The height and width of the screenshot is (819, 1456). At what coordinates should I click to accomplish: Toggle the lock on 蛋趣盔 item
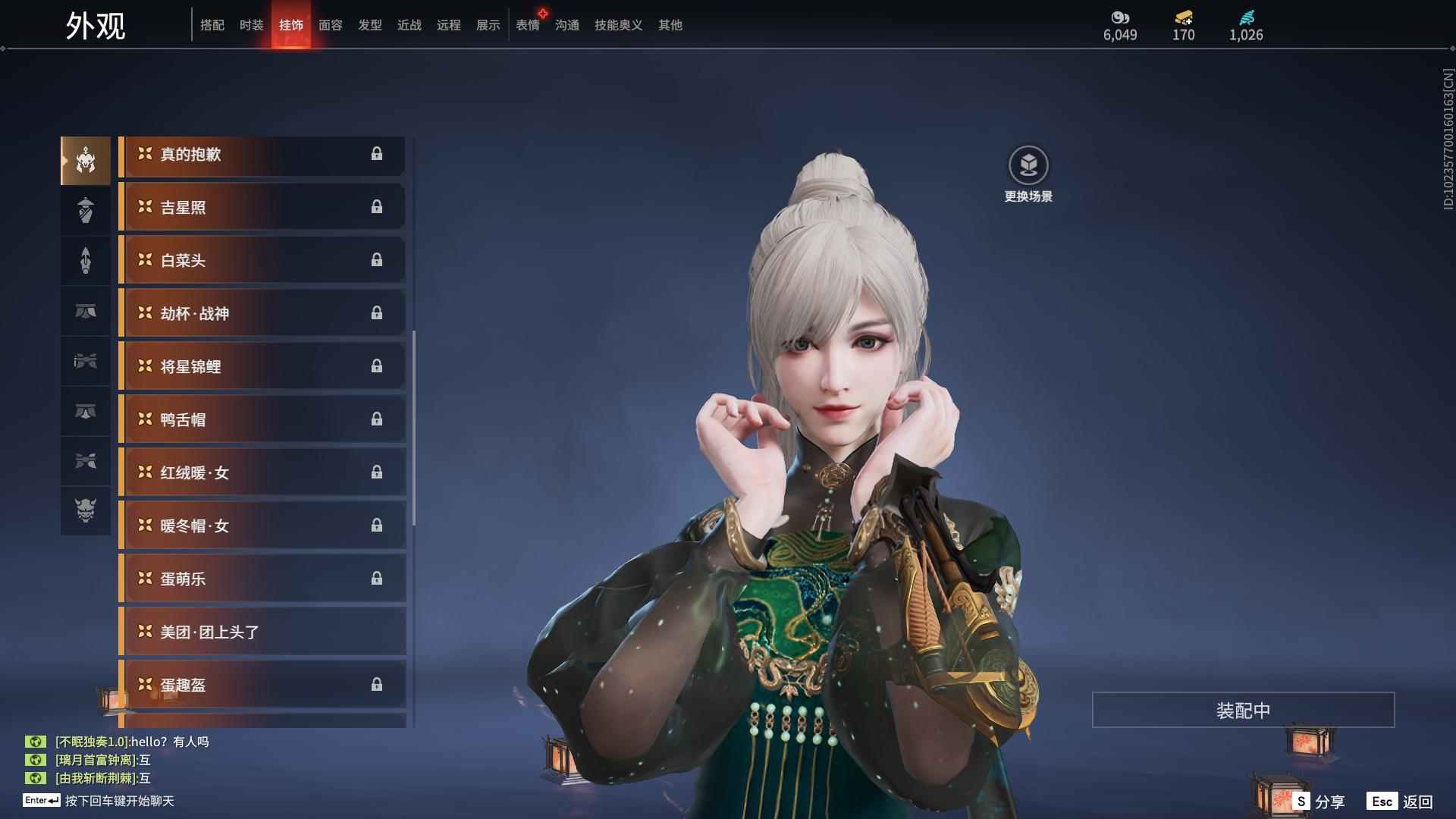coord(378,684)
